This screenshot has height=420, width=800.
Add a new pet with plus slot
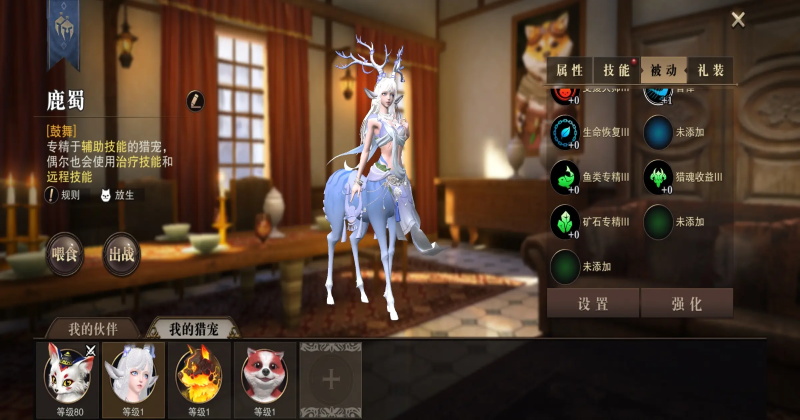click(x=331, y=379)
